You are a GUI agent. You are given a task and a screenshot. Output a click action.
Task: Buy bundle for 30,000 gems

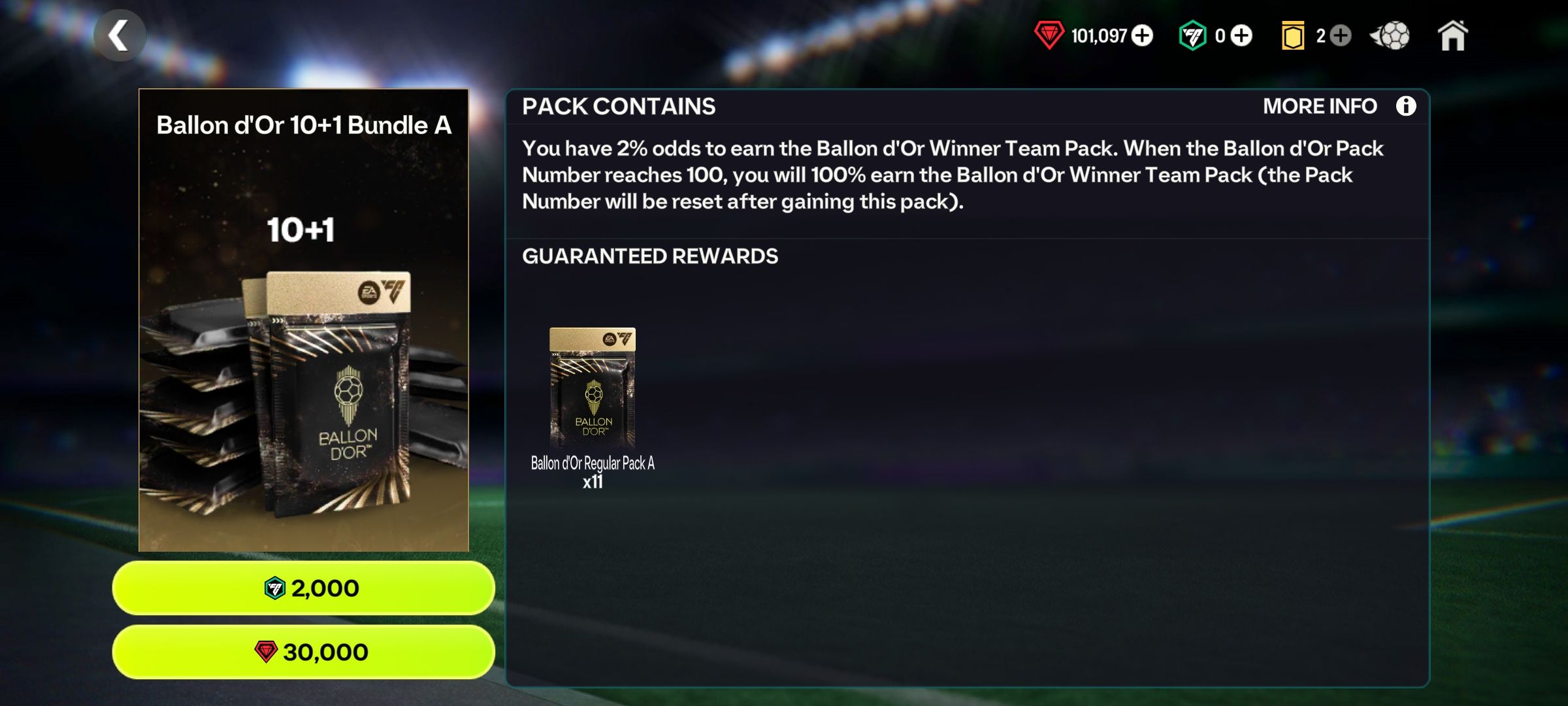304,652
